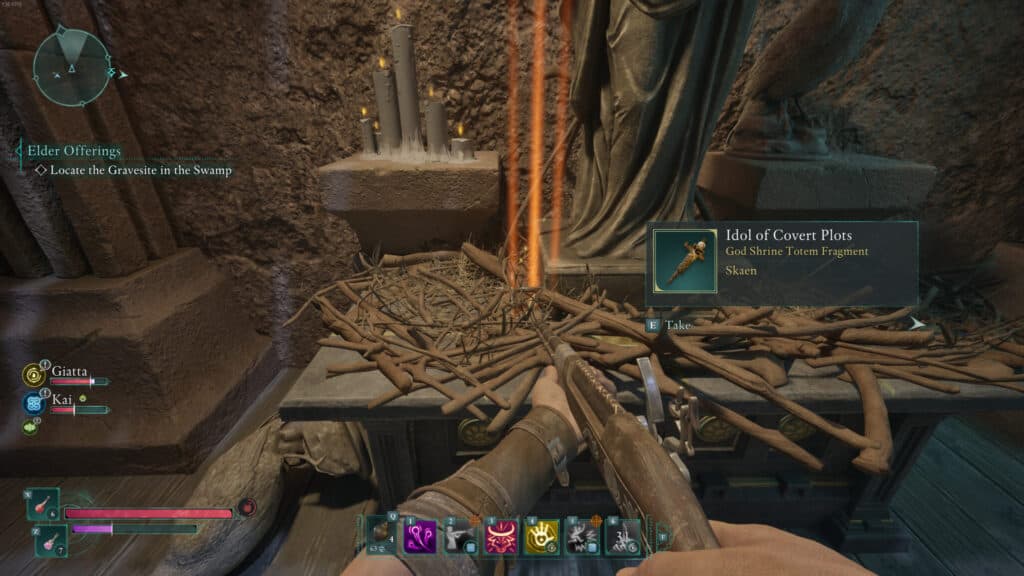The height and width of the screenshot is (576, 1024).
Task: Activate the red horned bull ability
Action: [500, 535]
